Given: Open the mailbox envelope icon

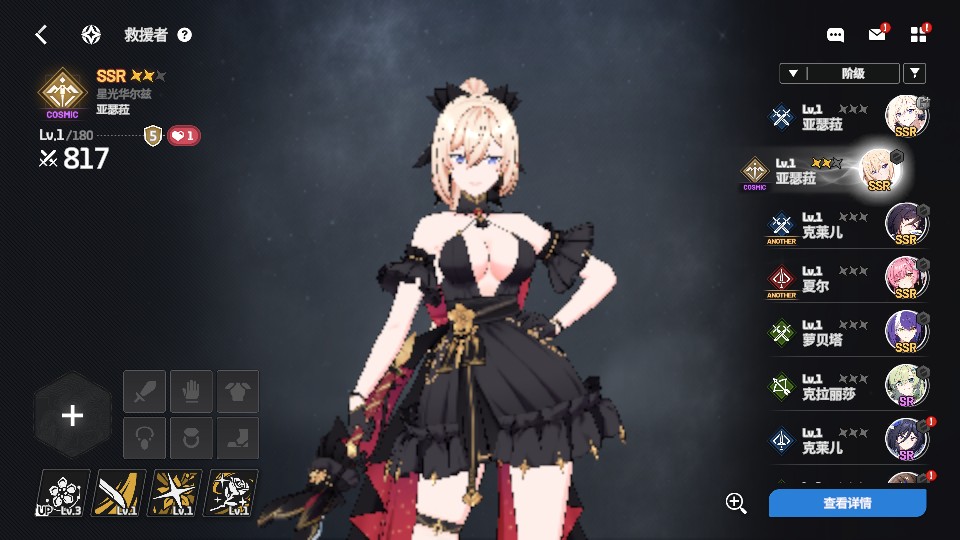Looking at the screenshot, I should click(x=877, y=35).
